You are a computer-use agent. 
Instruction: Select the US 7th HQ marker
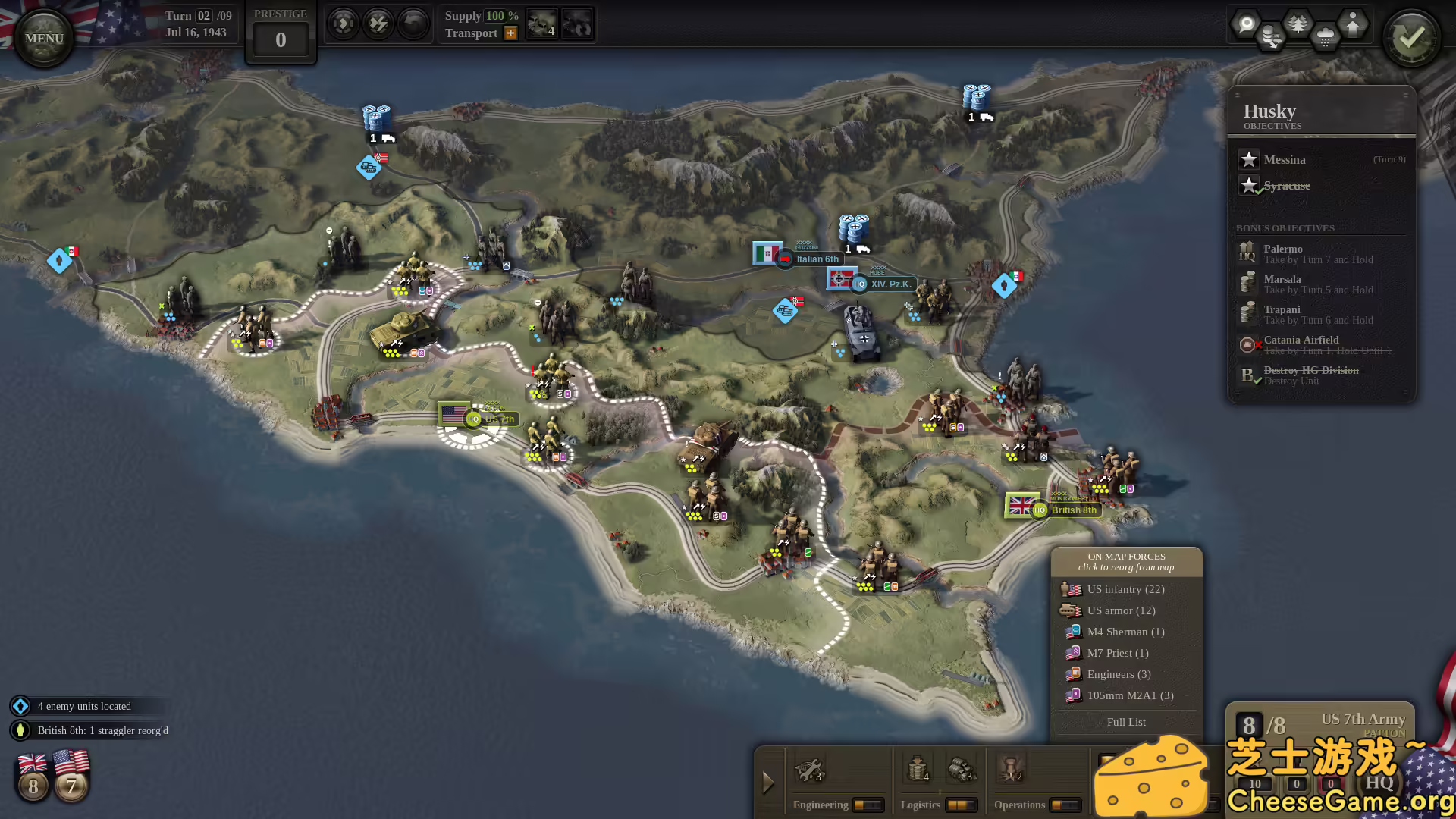[x=474, y=419]
